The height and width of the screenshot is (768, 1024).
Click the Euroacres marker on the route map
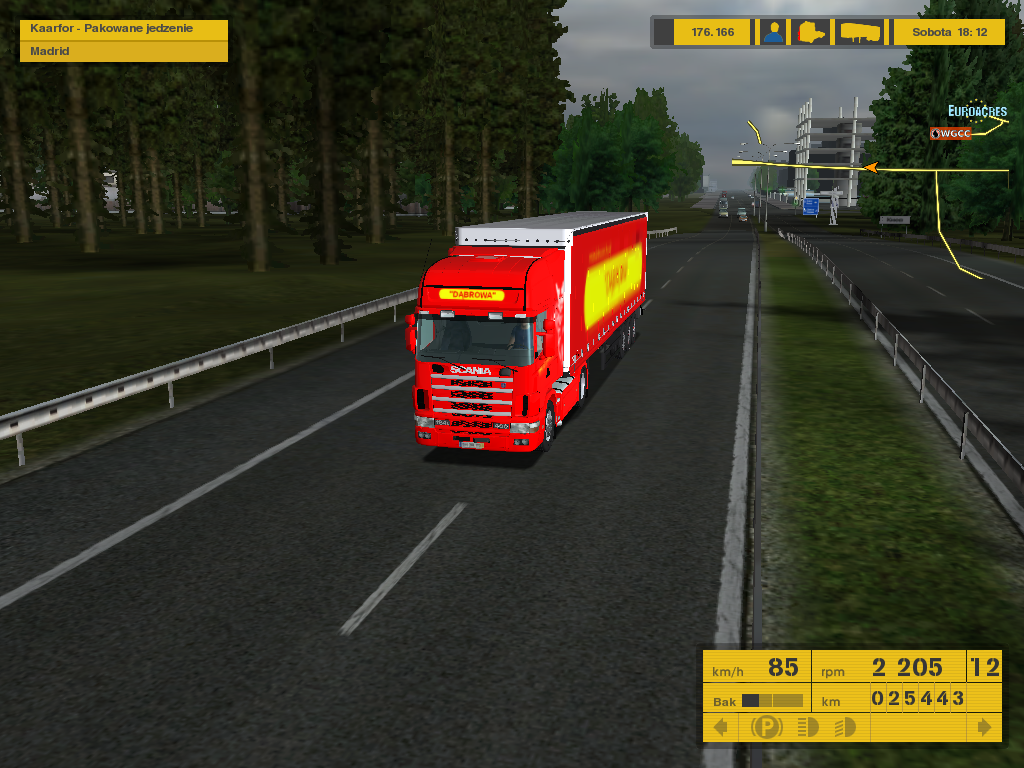(977, 112)
